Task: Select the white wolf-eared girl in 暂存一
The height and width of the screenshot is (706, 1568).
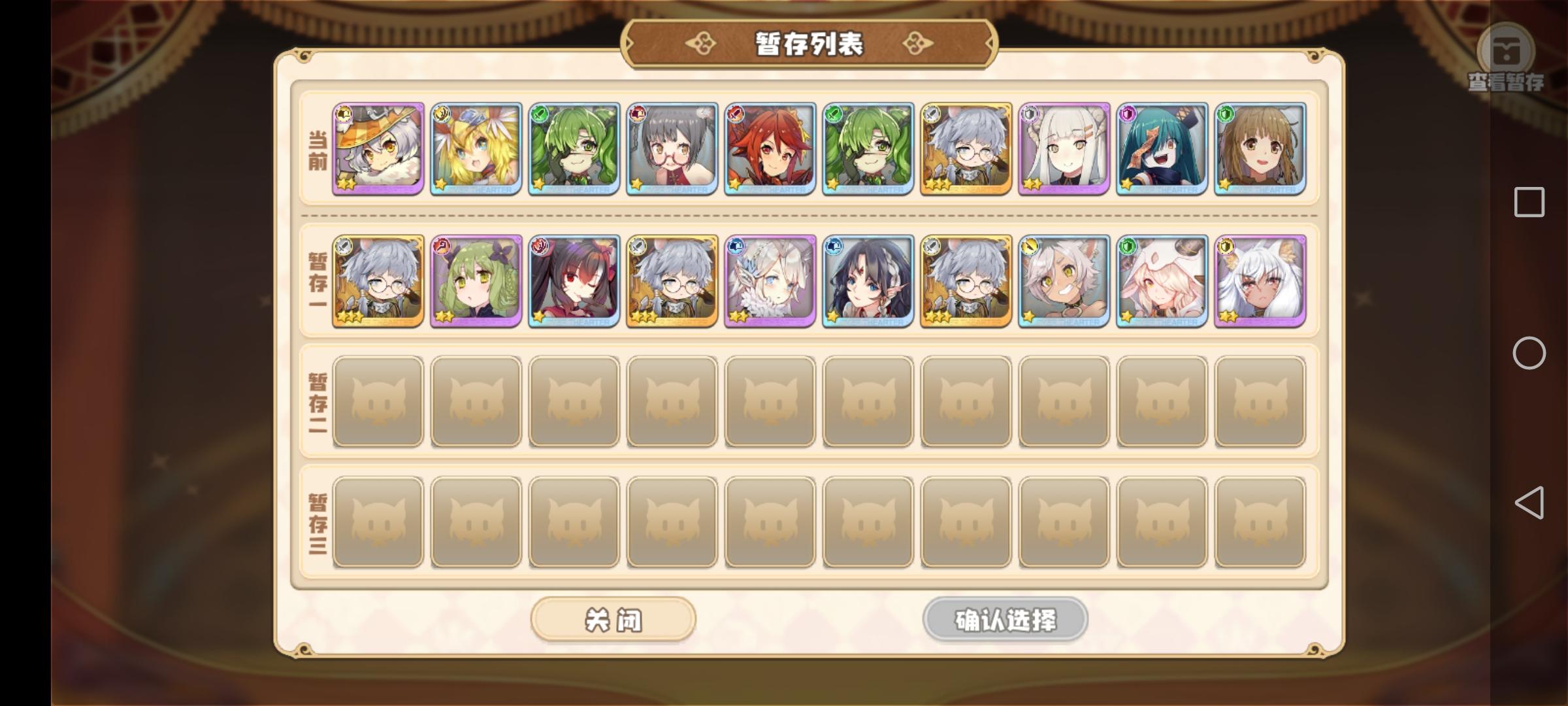Action: [1260, 281]
